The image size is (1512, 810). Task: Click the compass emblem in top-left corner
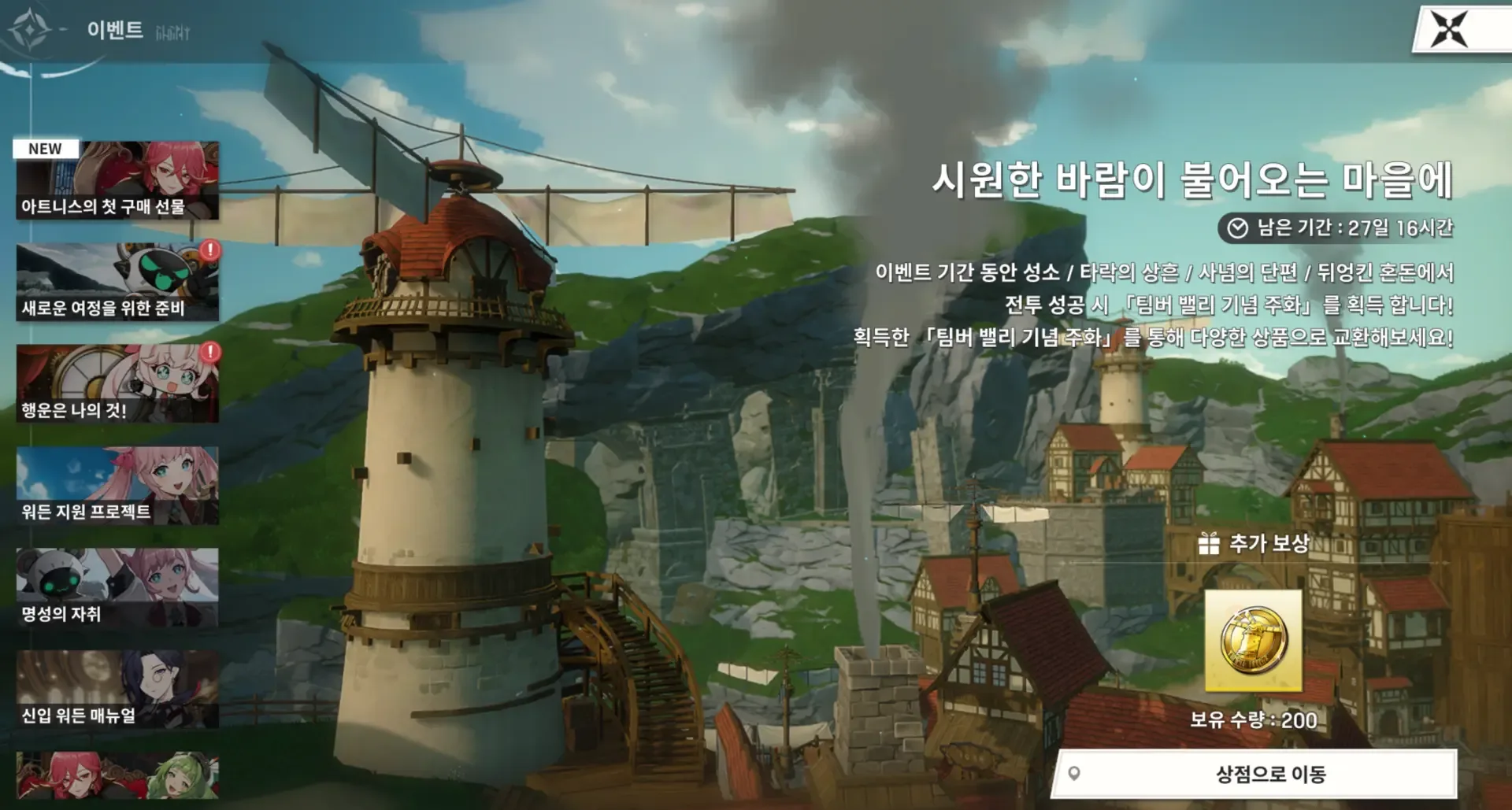30,29
